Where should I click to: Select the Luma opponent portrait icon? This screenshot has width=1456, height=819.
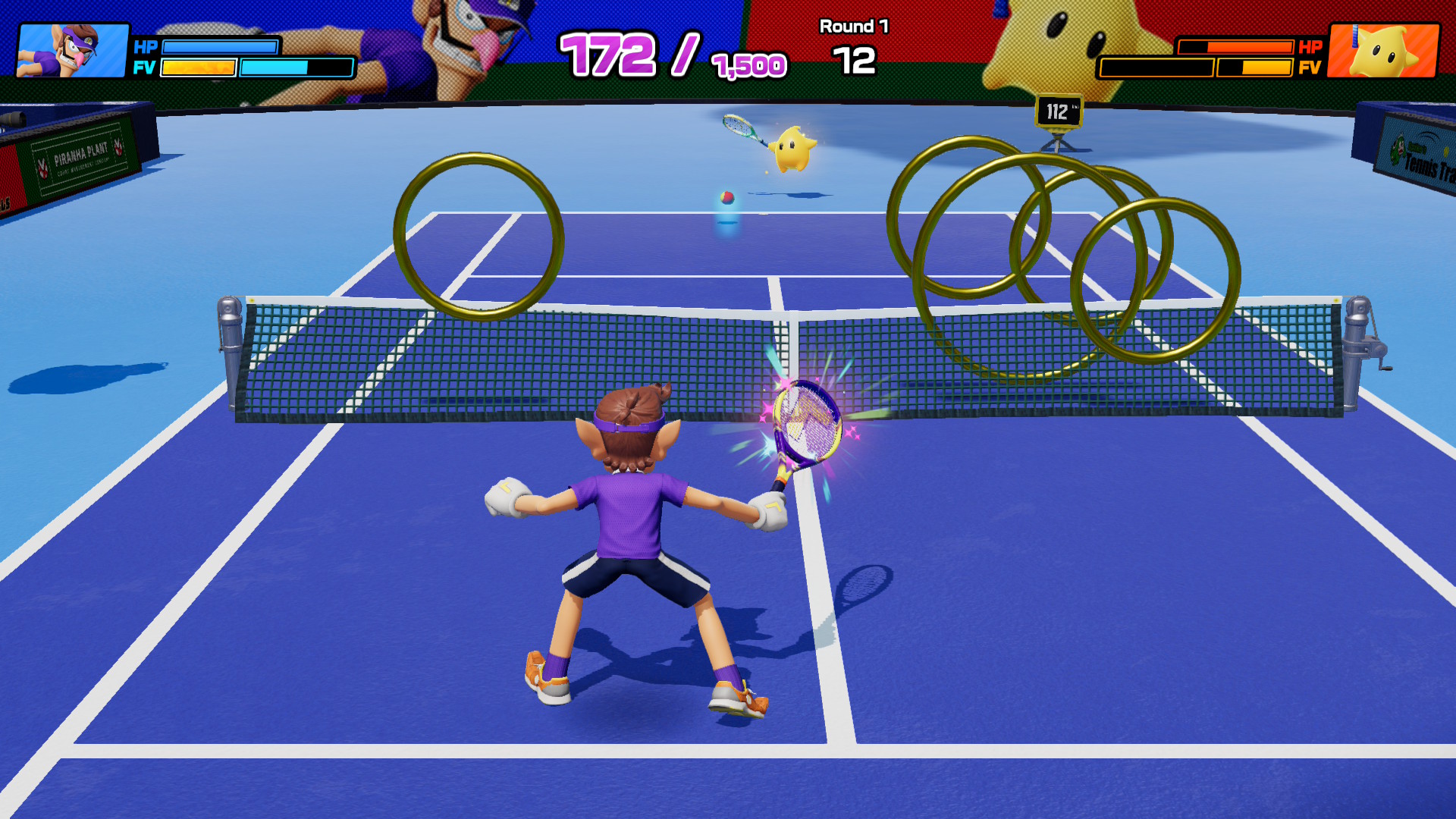point(1383,51)
